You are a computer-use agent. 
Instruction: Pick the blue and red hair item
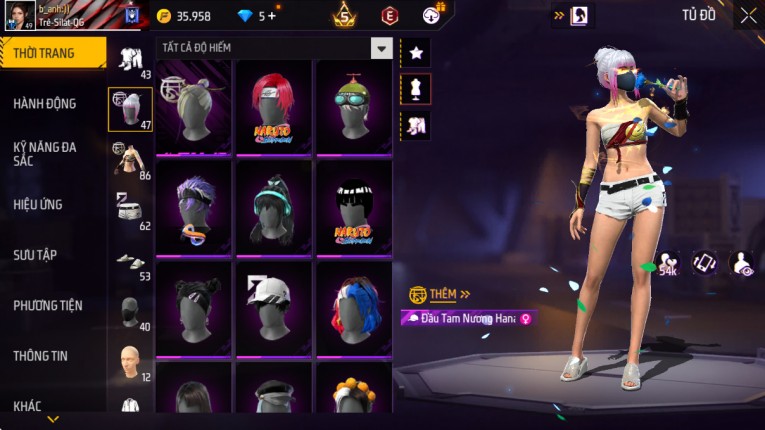point(354,309)
